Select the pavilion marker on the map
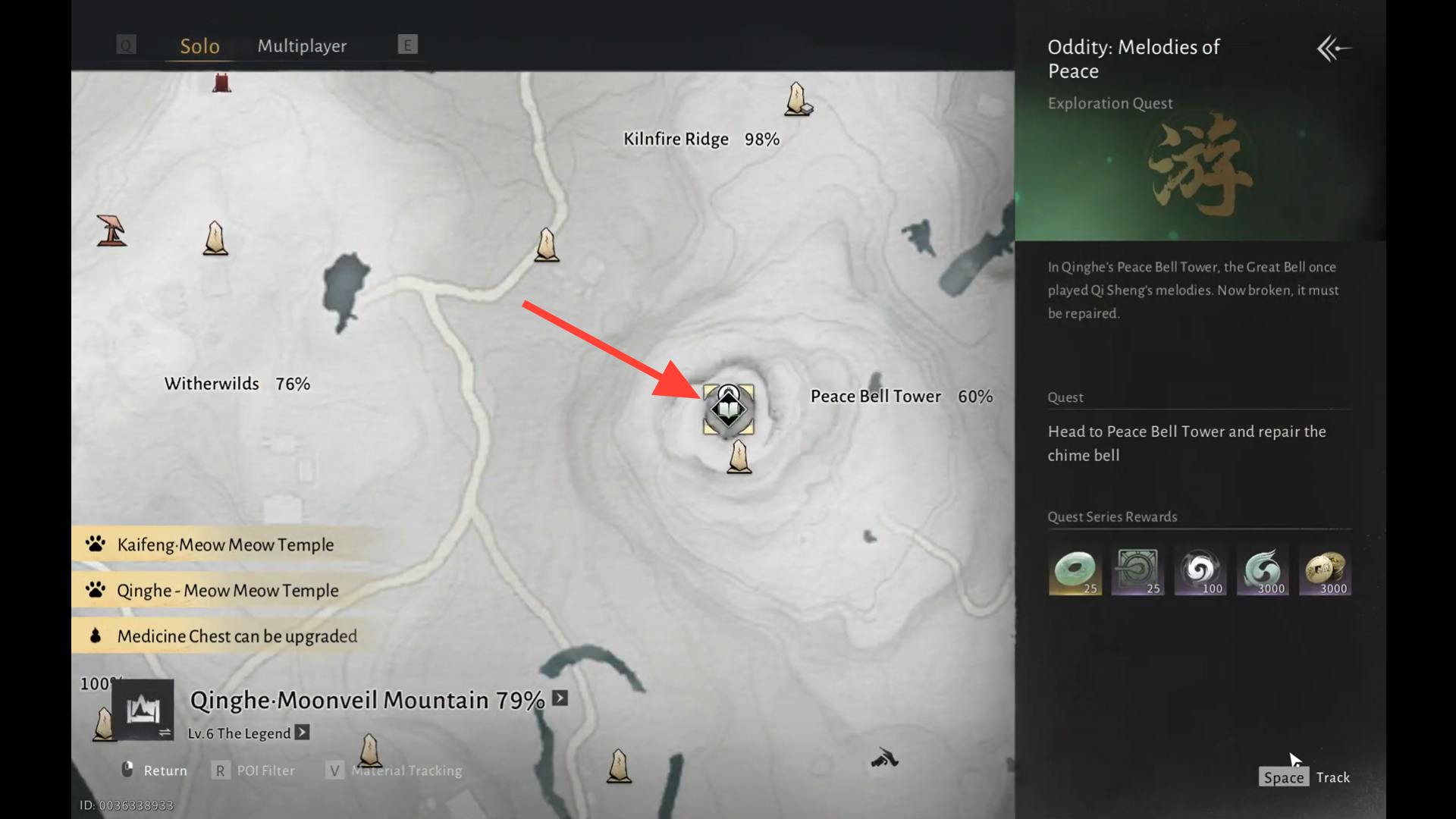The image size is (1456, 819). 111,231
